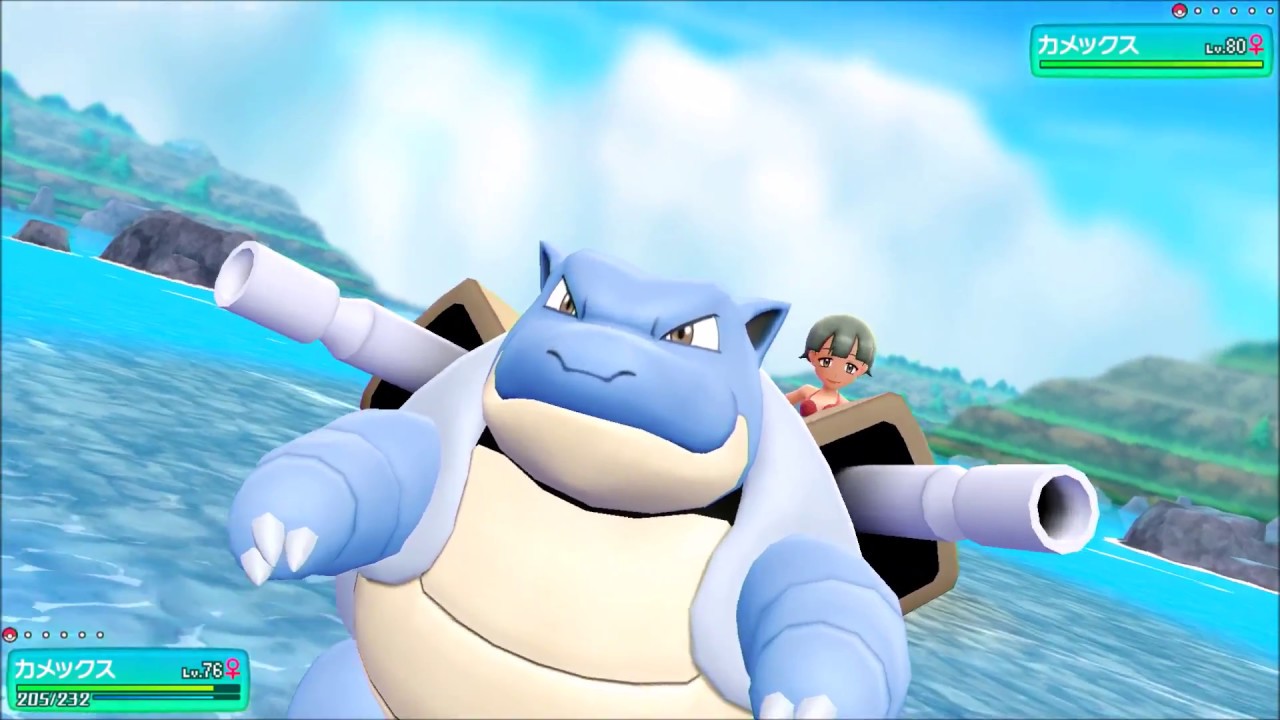Click the player's カメックス name text
The image size is (1280, 720).
(66, 667)
